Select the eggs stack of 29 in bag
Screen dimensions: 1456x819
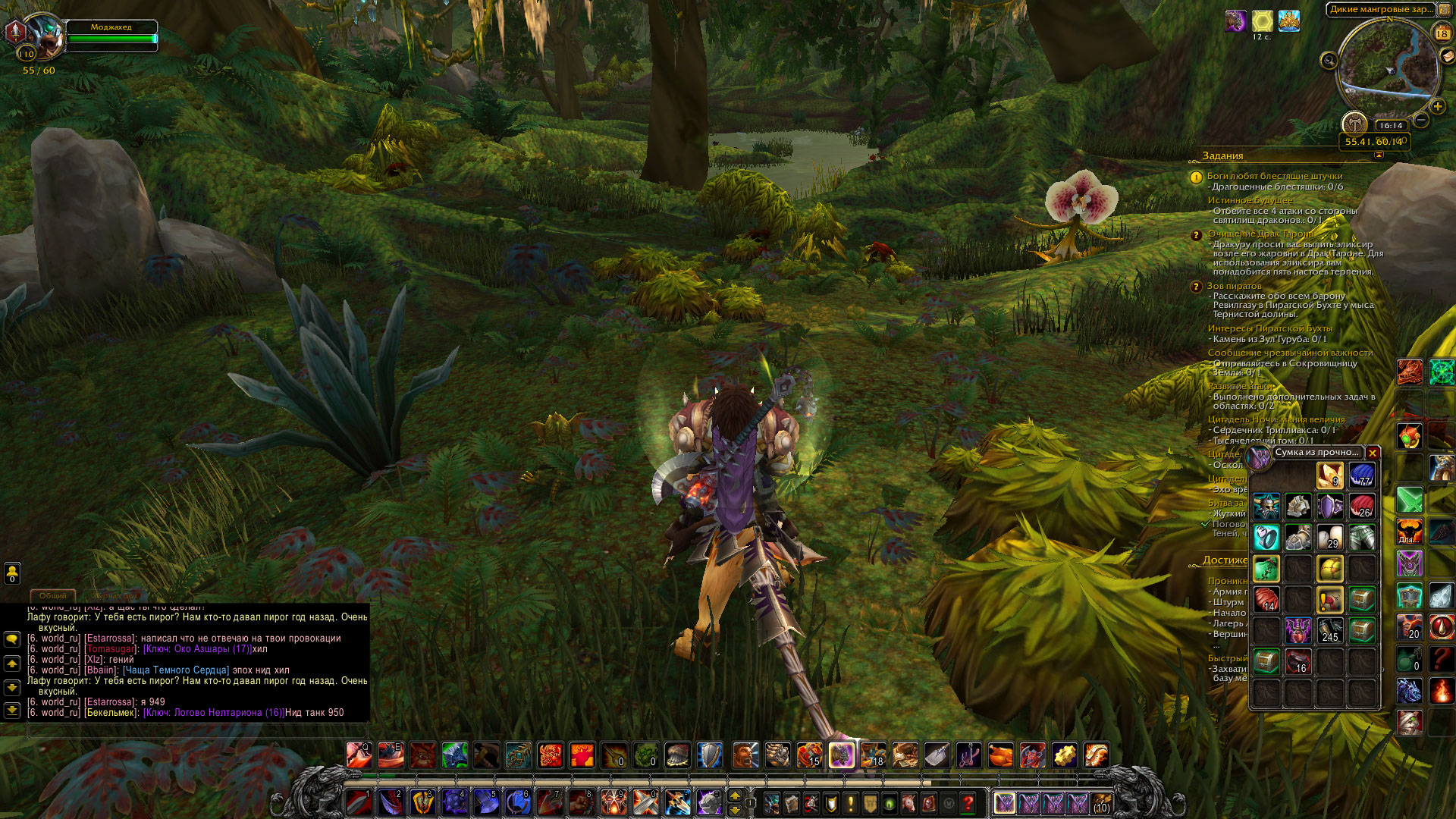click(1330, 537)
